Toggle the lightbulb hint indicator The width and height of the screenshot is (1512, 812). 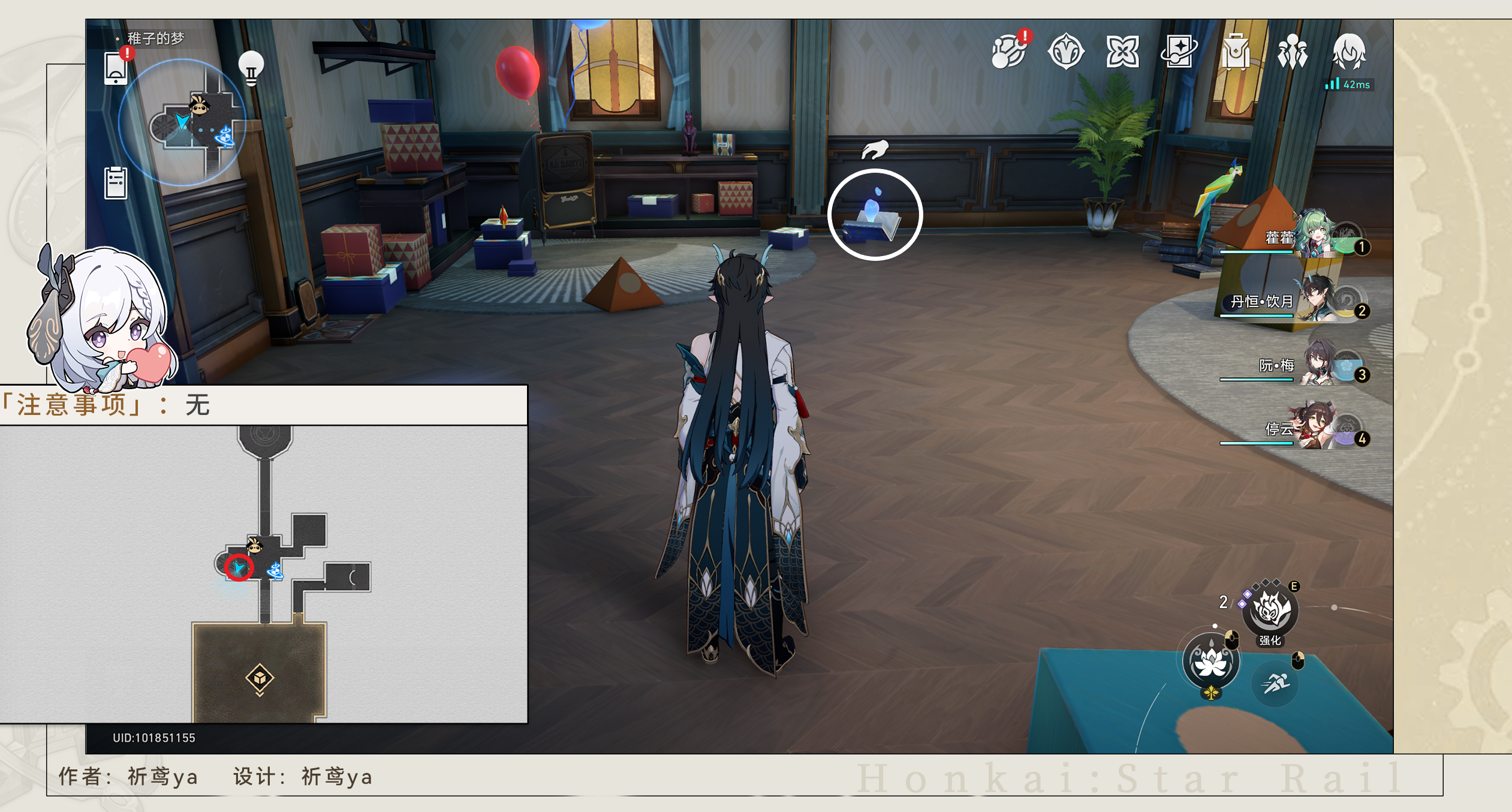pos(252,66)
